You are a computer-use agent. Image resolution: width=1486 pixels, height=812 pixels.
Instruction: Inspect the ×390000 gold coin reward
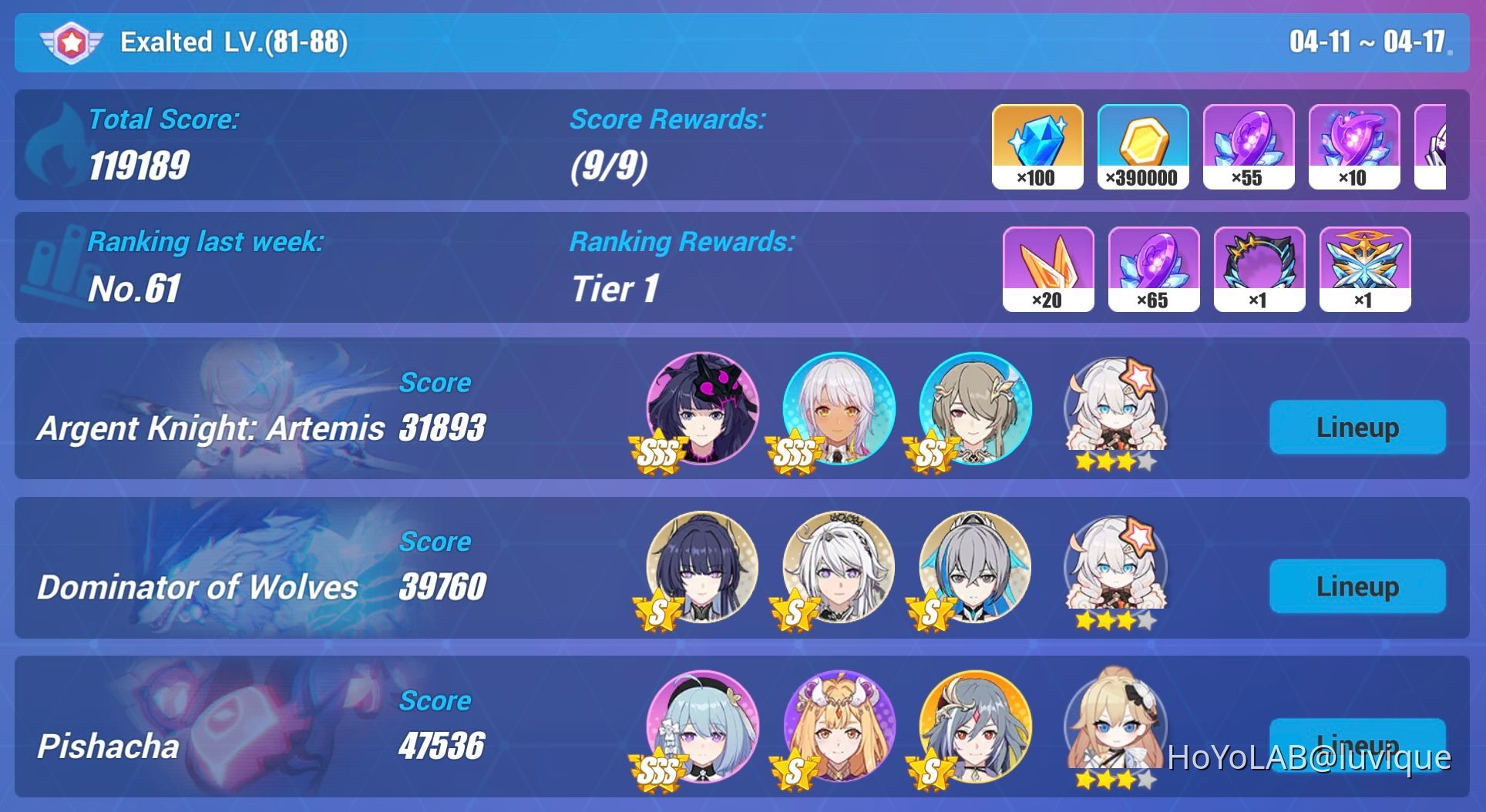click(1142, 146)
